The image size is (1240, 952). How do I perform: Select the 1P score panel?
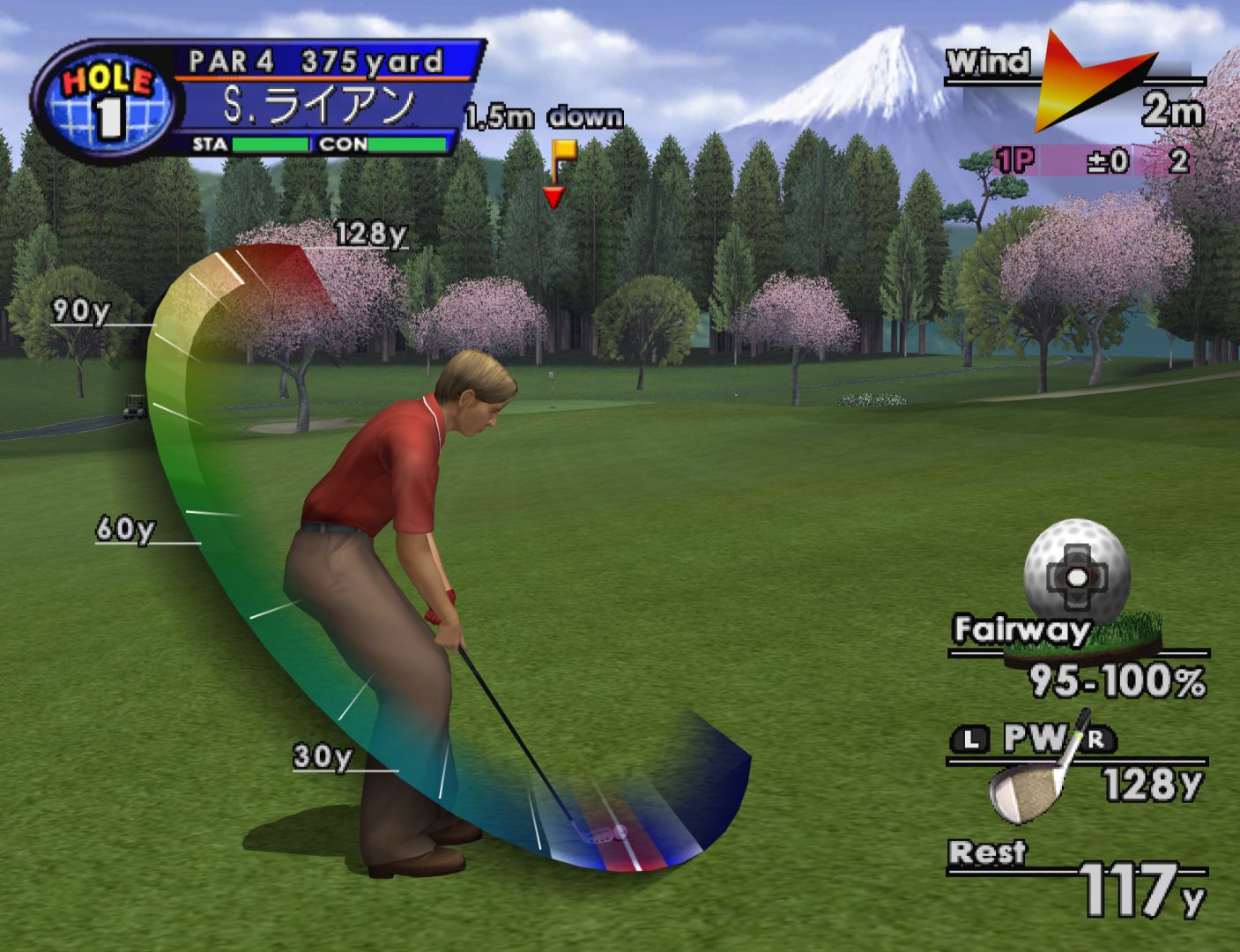[x=1093, y=160]
